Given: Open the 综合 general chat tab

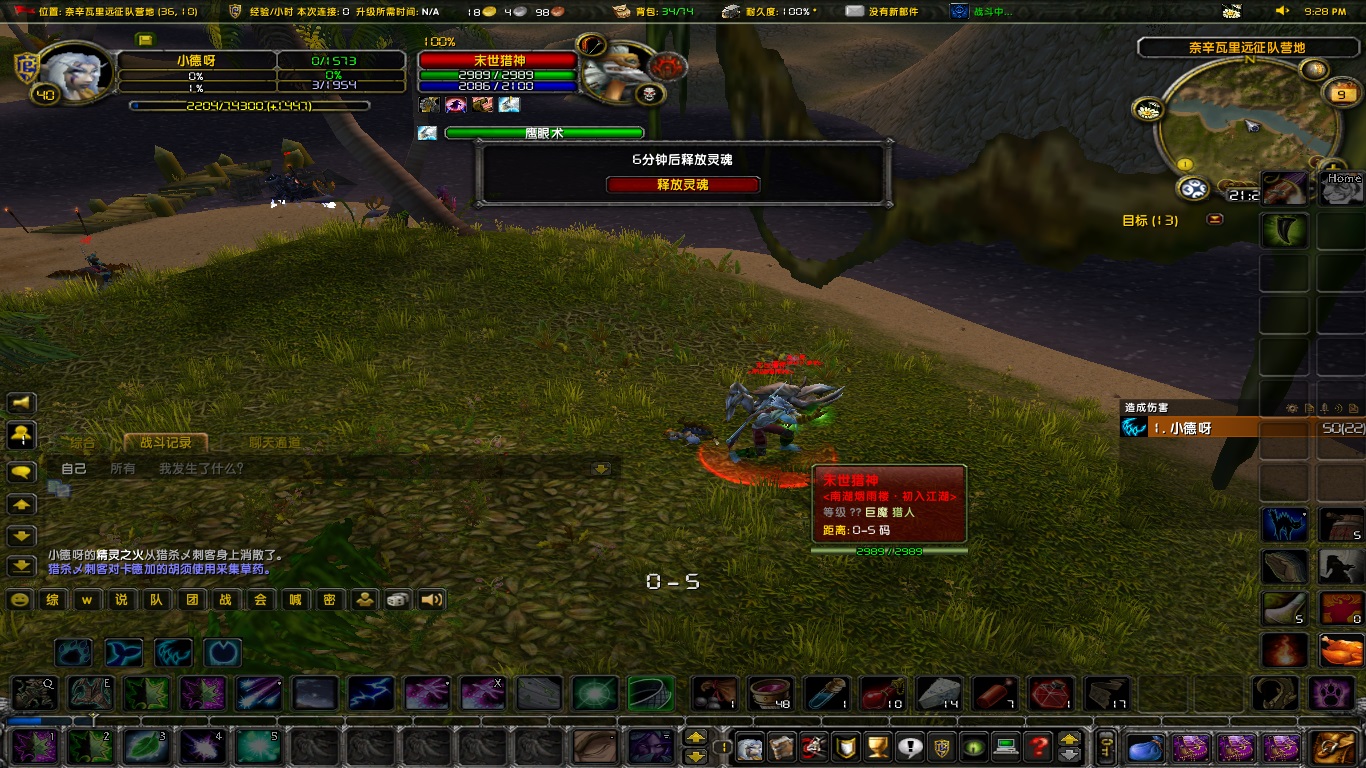Looking at the screenshot, I should click(x=83, y=442).
